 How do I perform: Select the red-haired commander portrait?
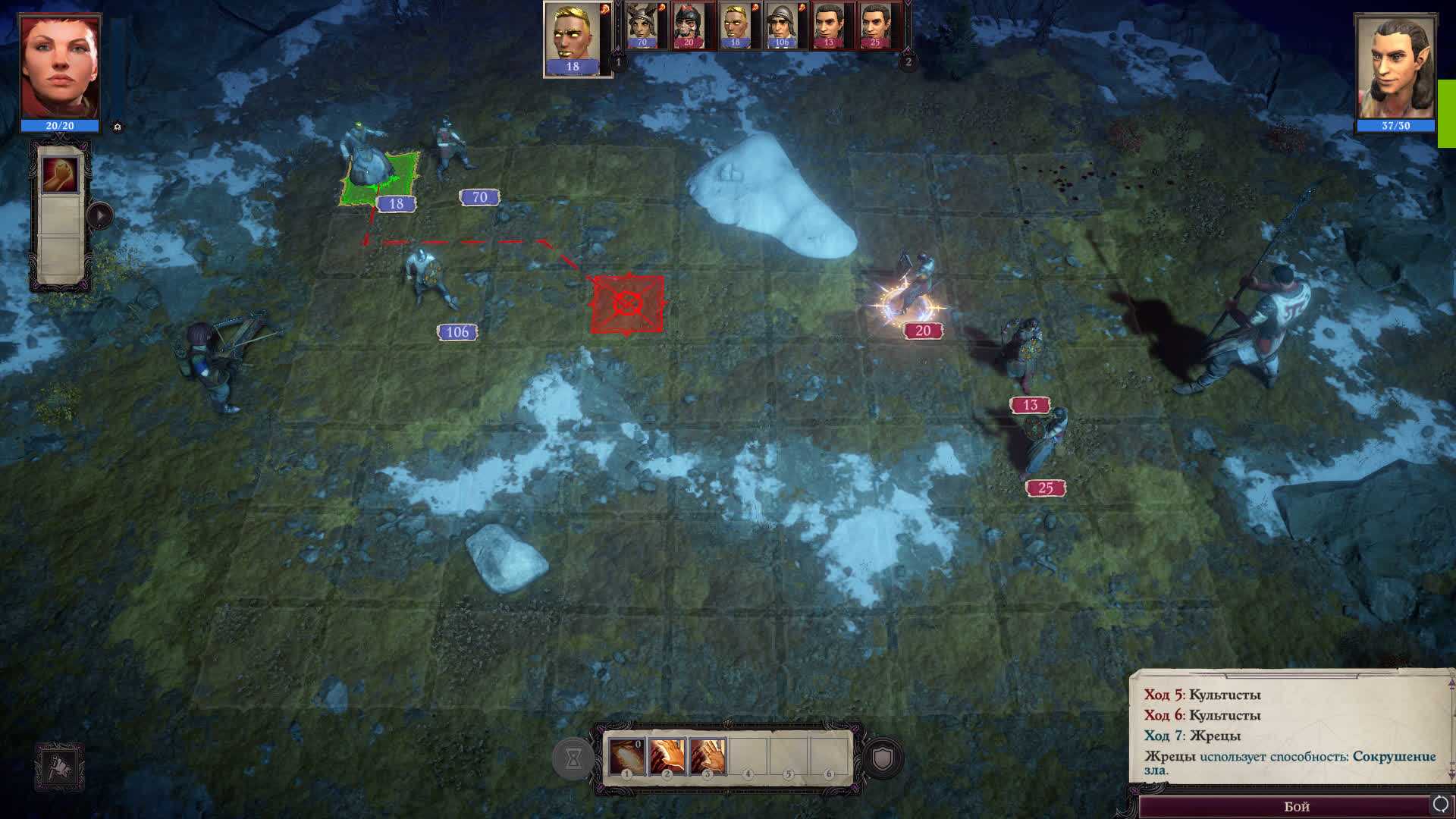tap(60, 68)
